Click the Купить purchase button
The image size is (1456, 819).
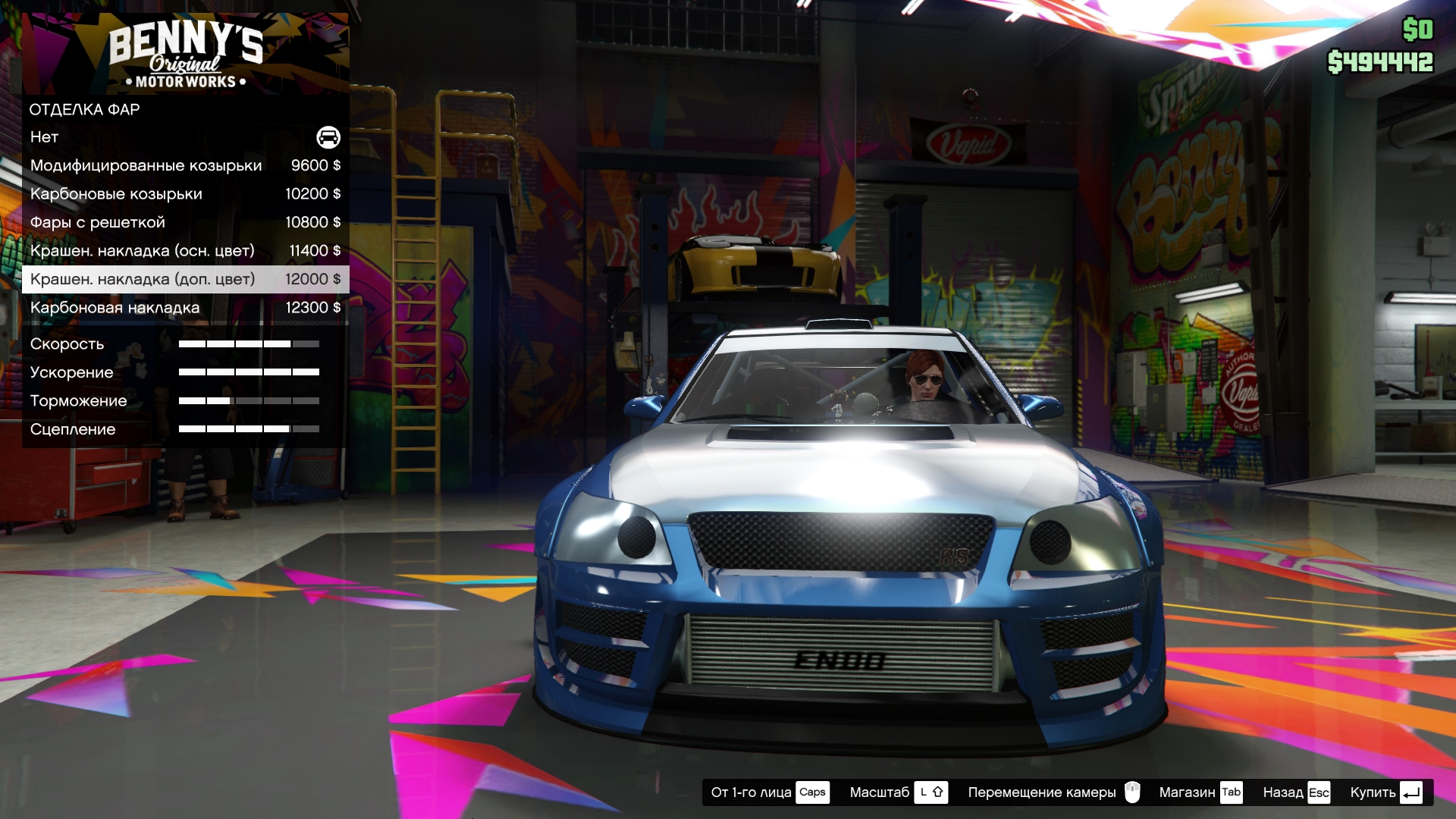pos(1385,792)
